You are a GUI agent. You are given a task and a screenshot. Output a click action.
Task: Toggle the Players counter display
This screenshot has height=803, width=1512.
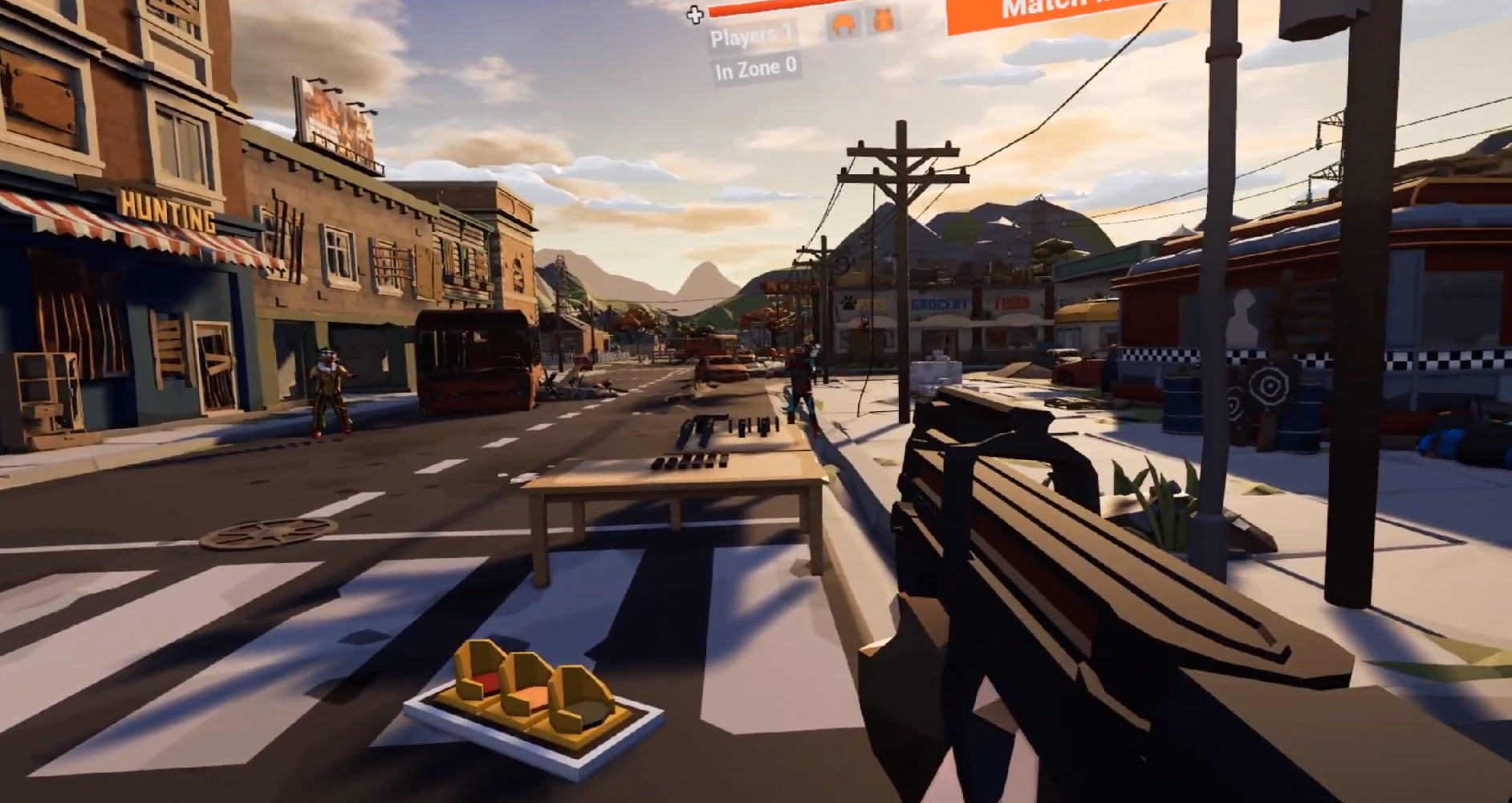746,36
